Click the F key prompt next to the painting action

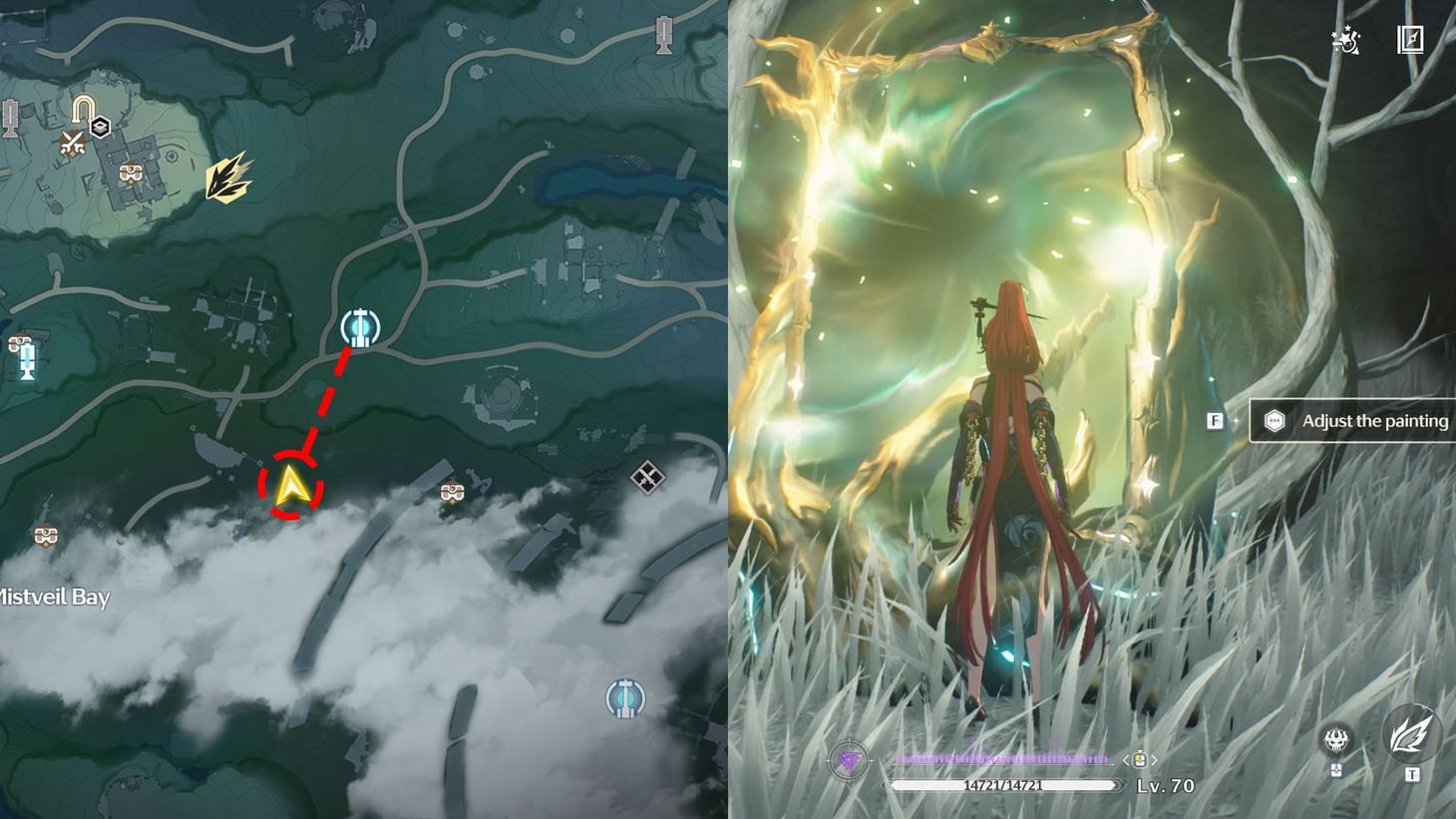click(x=1215, y=421)
